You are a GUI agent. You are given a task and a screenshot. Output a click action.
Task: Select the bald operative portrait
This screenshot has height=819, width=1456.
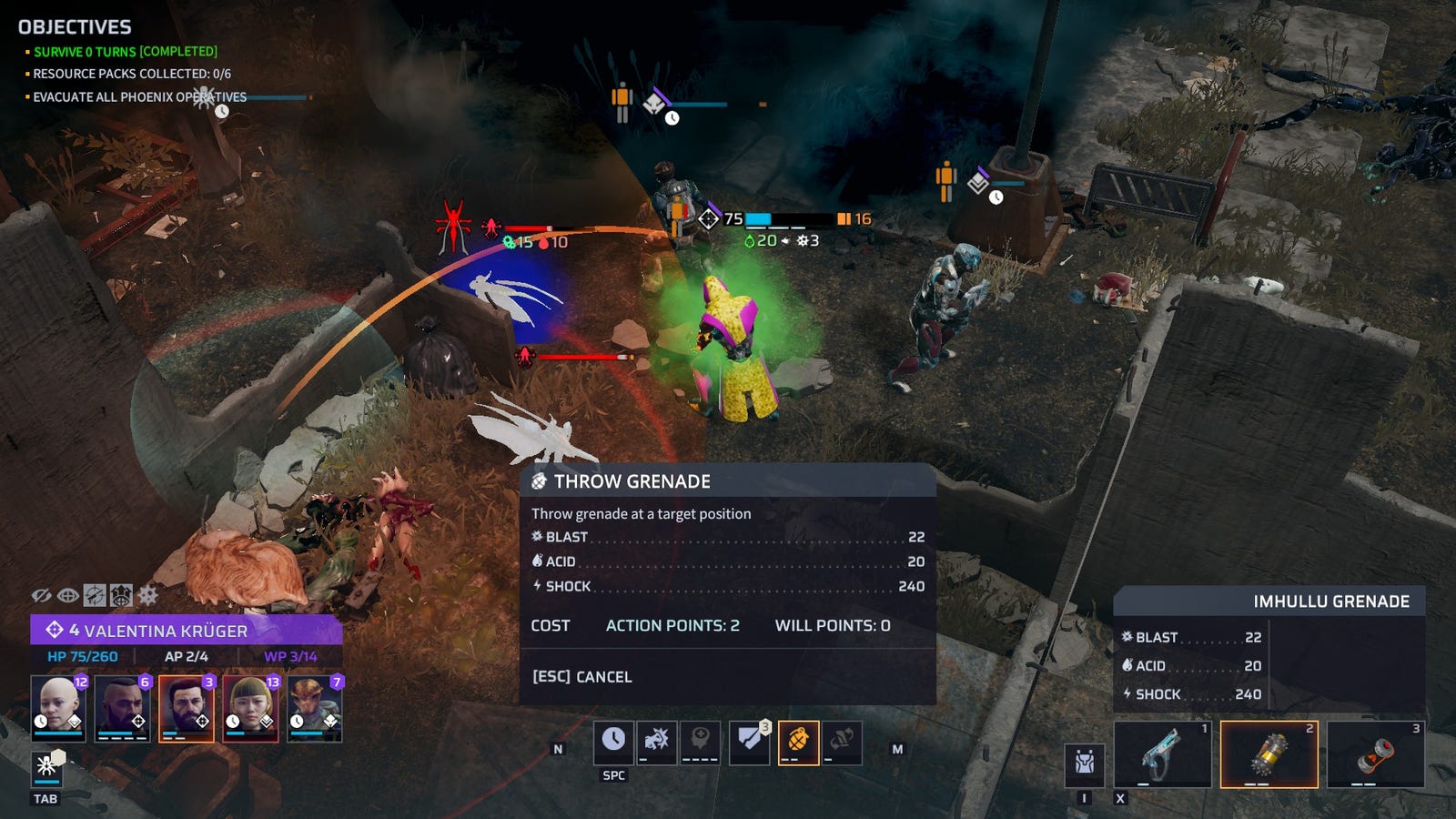coord(58,708)
